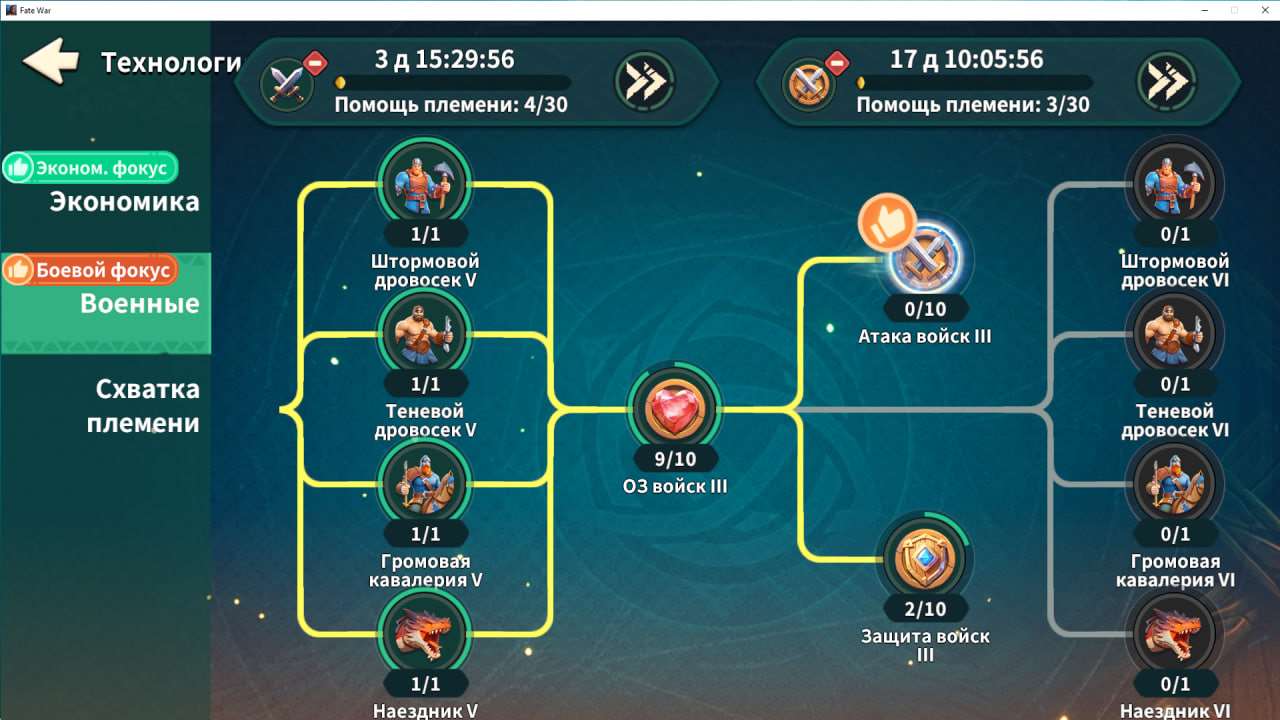1280x720 pixels.
Task: Open the ОЗ войск III heart icon
Action: [673, 408]
